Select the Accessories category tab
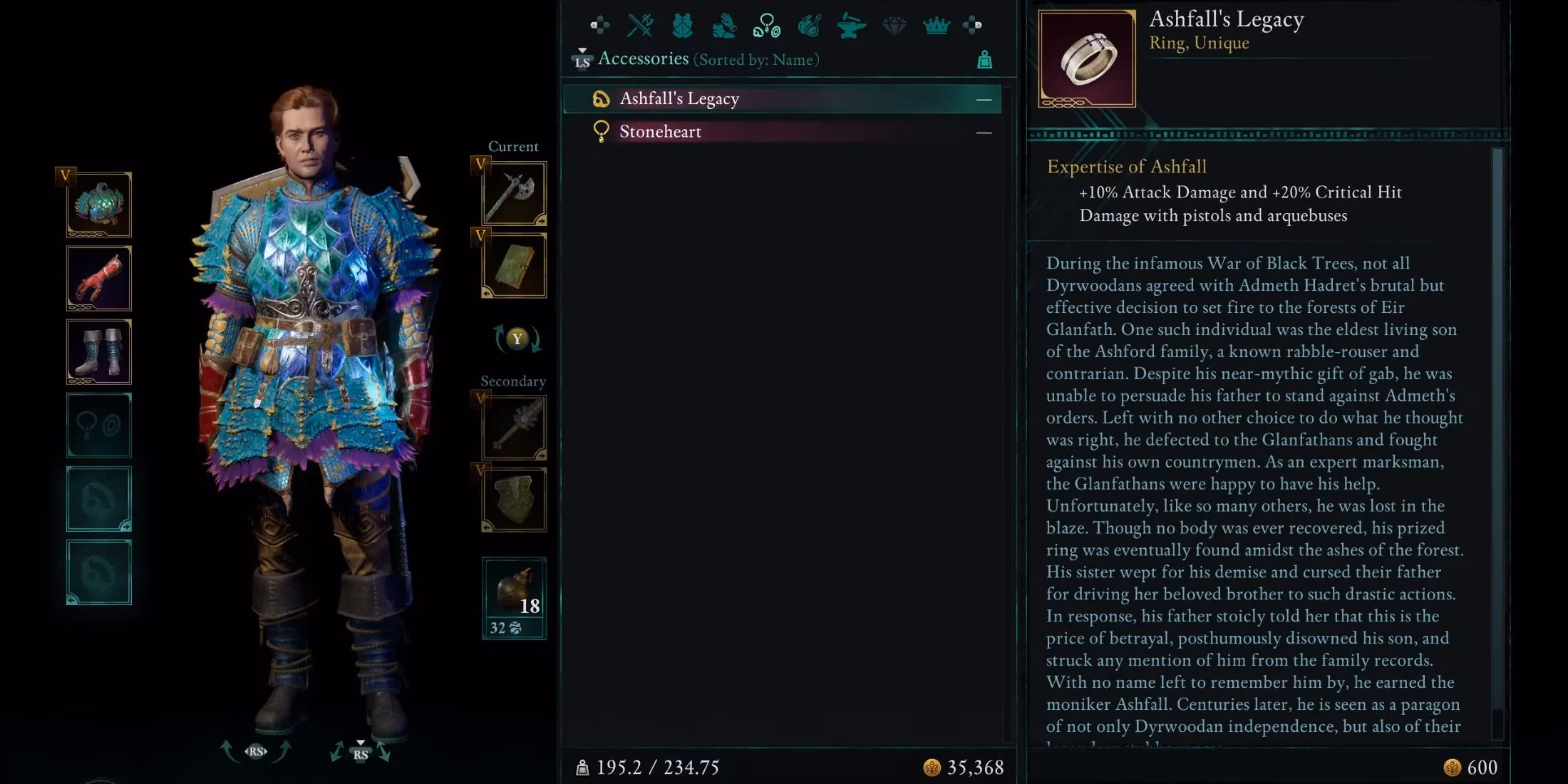 click(766, 26)
